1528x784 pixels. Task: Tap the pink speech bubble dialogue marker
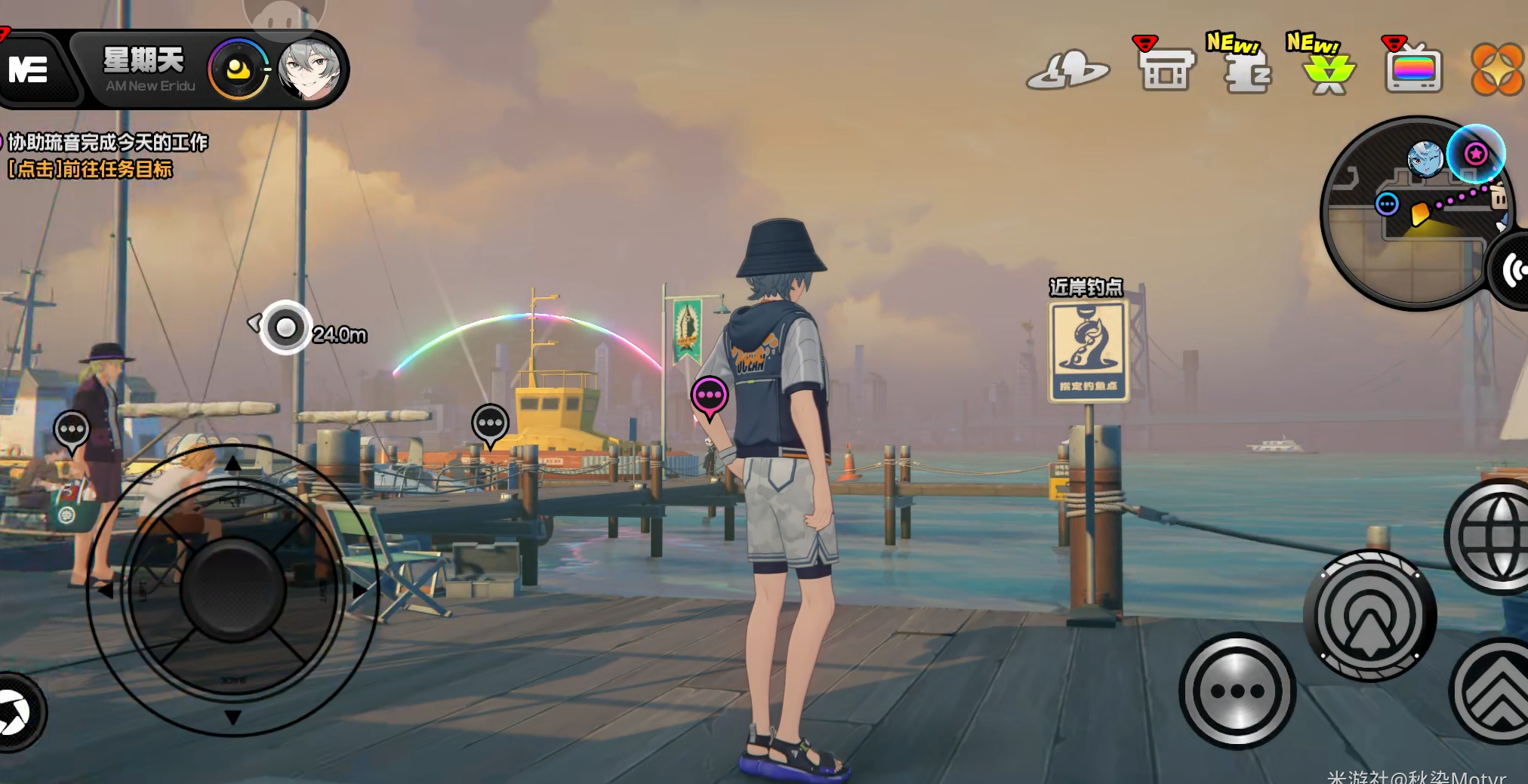tap(710, 395)
